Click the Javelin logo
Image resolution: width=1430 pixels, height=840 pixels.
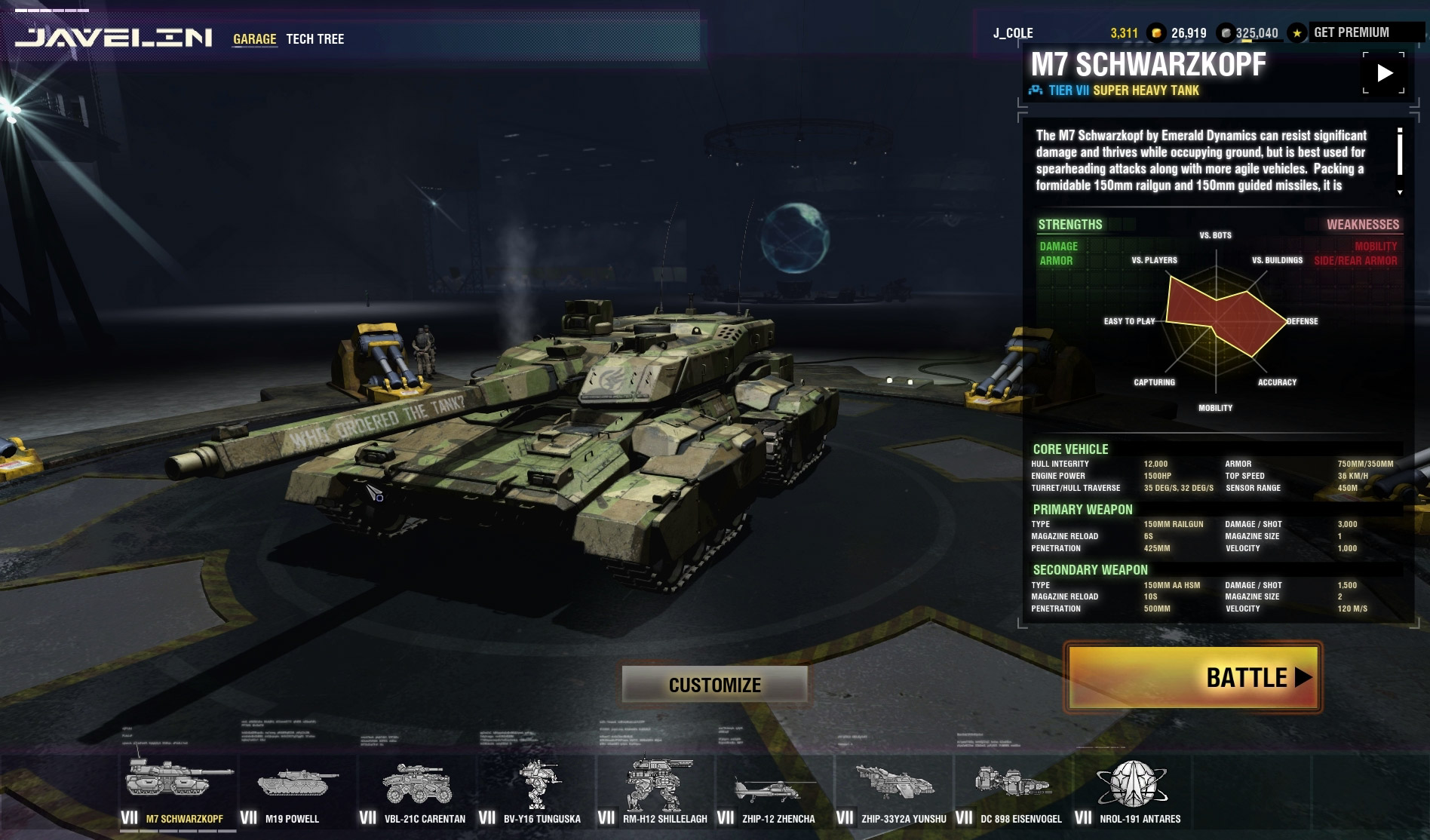(x=114, y=38)
